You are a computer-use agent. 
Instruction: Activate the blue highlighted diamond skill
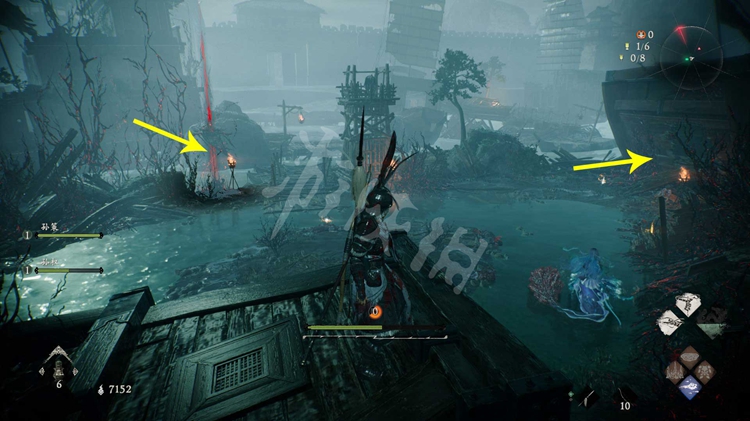[689, 385]
